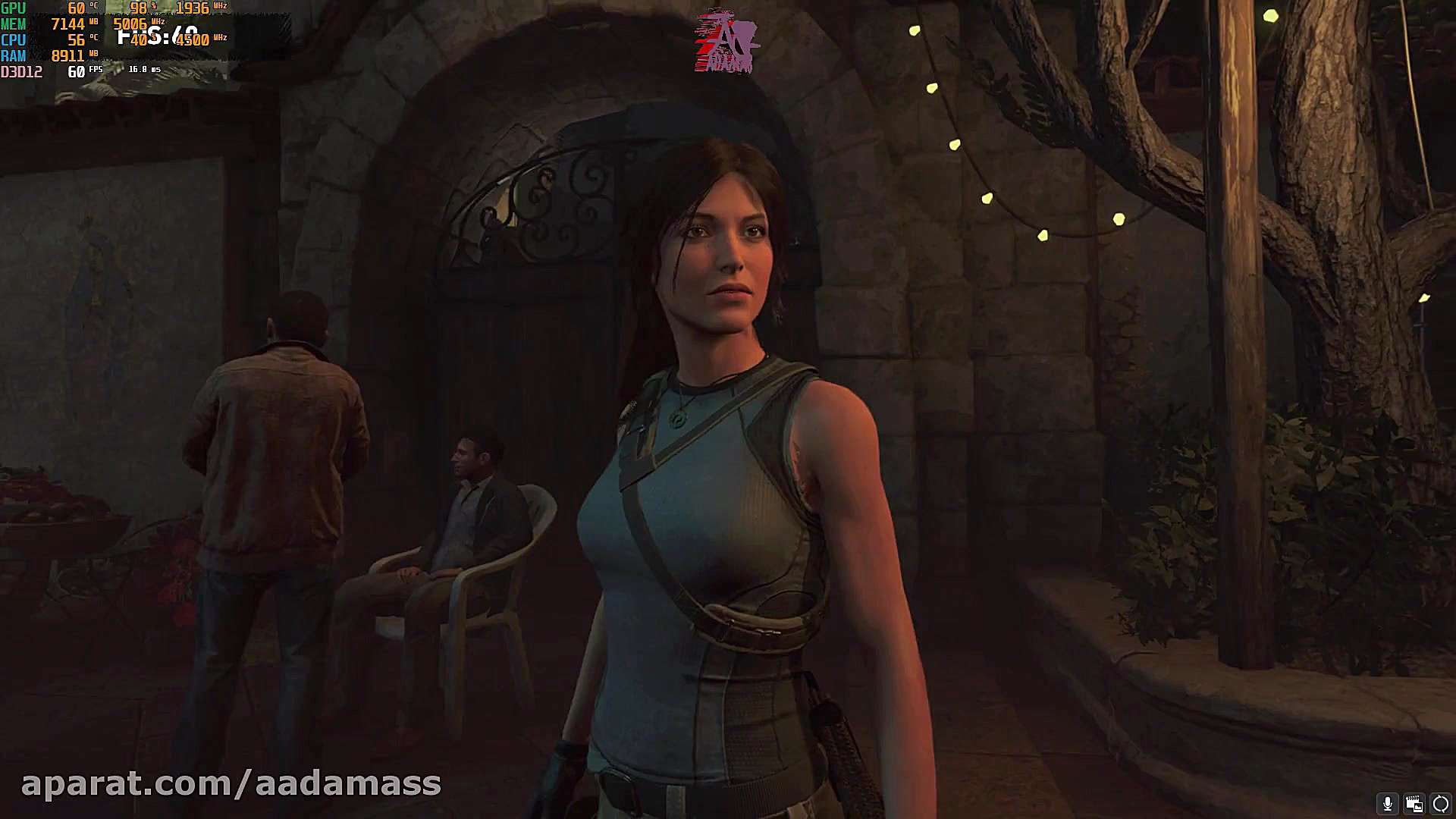Click the microphone icon in the recording overlay
The width and height of the screenshot is (1456, 819).
(x=1387, y=804)
